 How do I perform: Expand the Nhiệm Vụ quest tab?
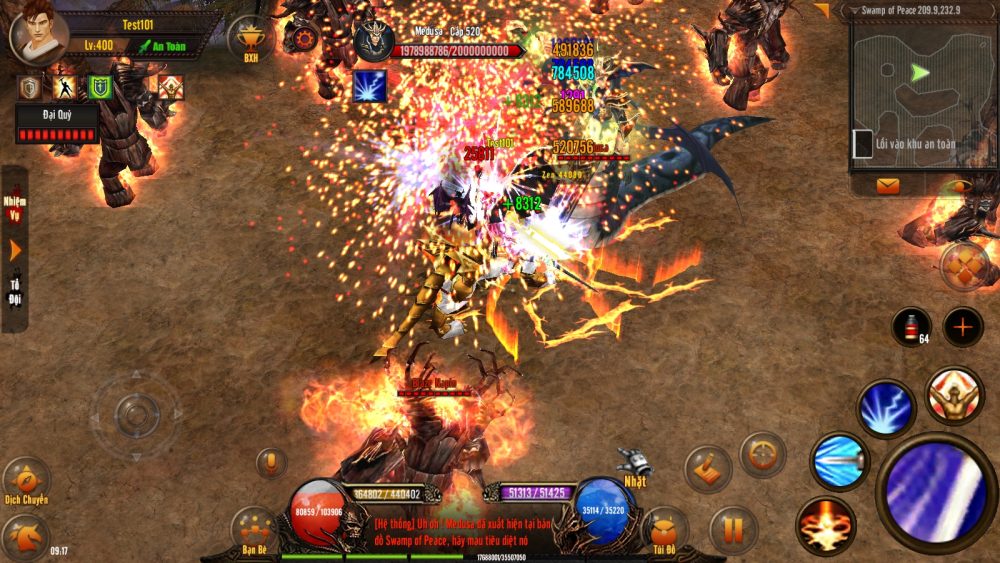pos(14,207)
